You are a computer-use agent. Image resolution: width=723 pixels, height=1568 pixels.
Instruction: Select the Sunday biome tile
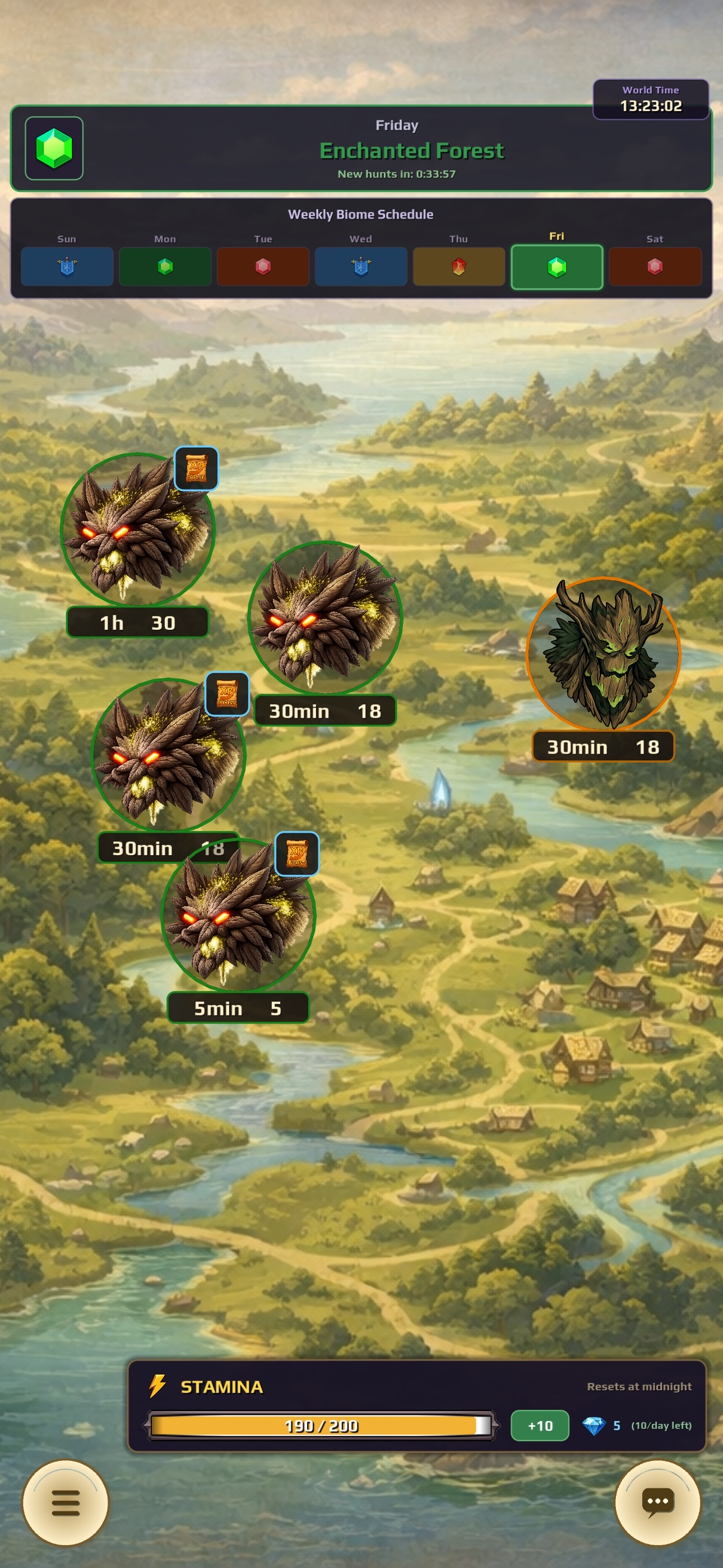tap(67, 266)
